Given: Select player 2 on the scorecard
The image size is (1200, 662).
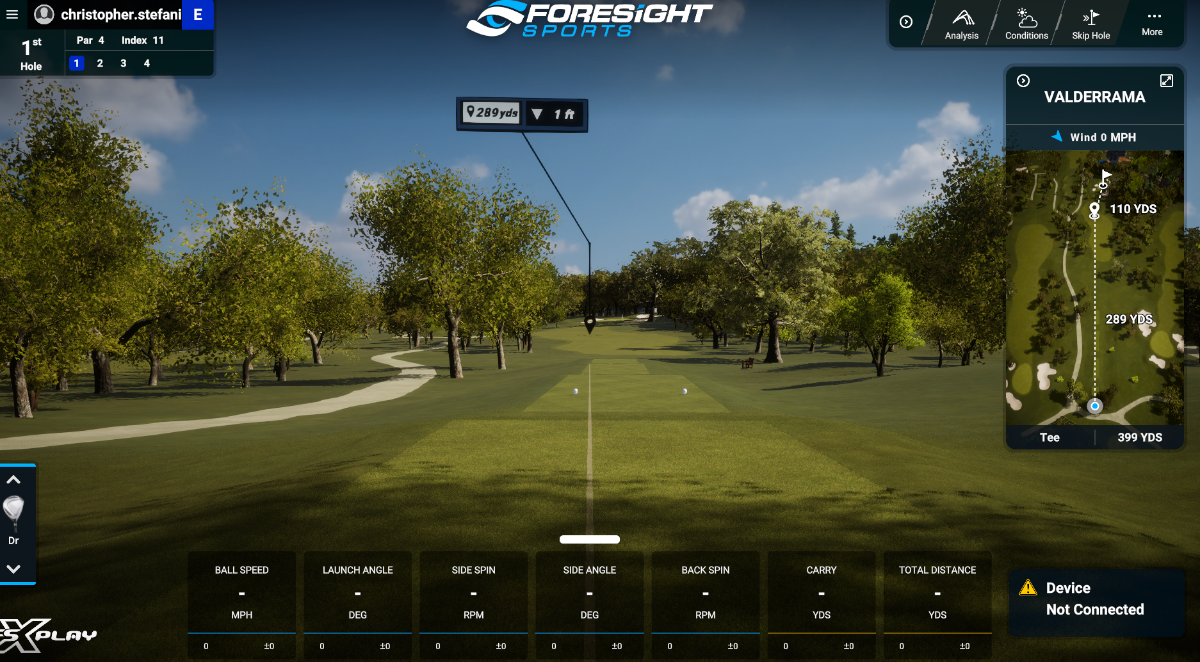Looking at the screenshot, I should (x=100, y=63).
